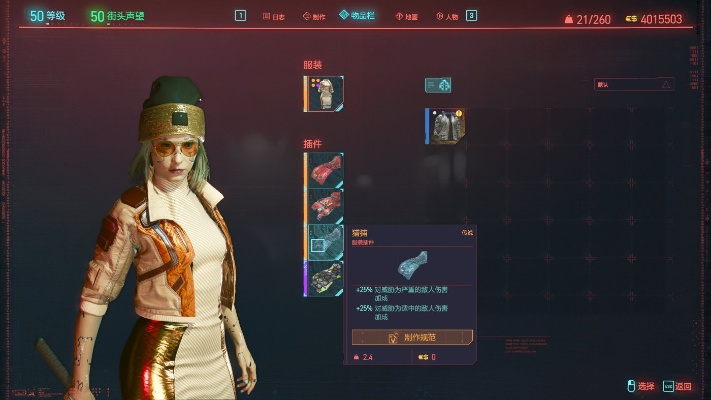
Task: Choose the first red mod slot
Action: [325, 171]
